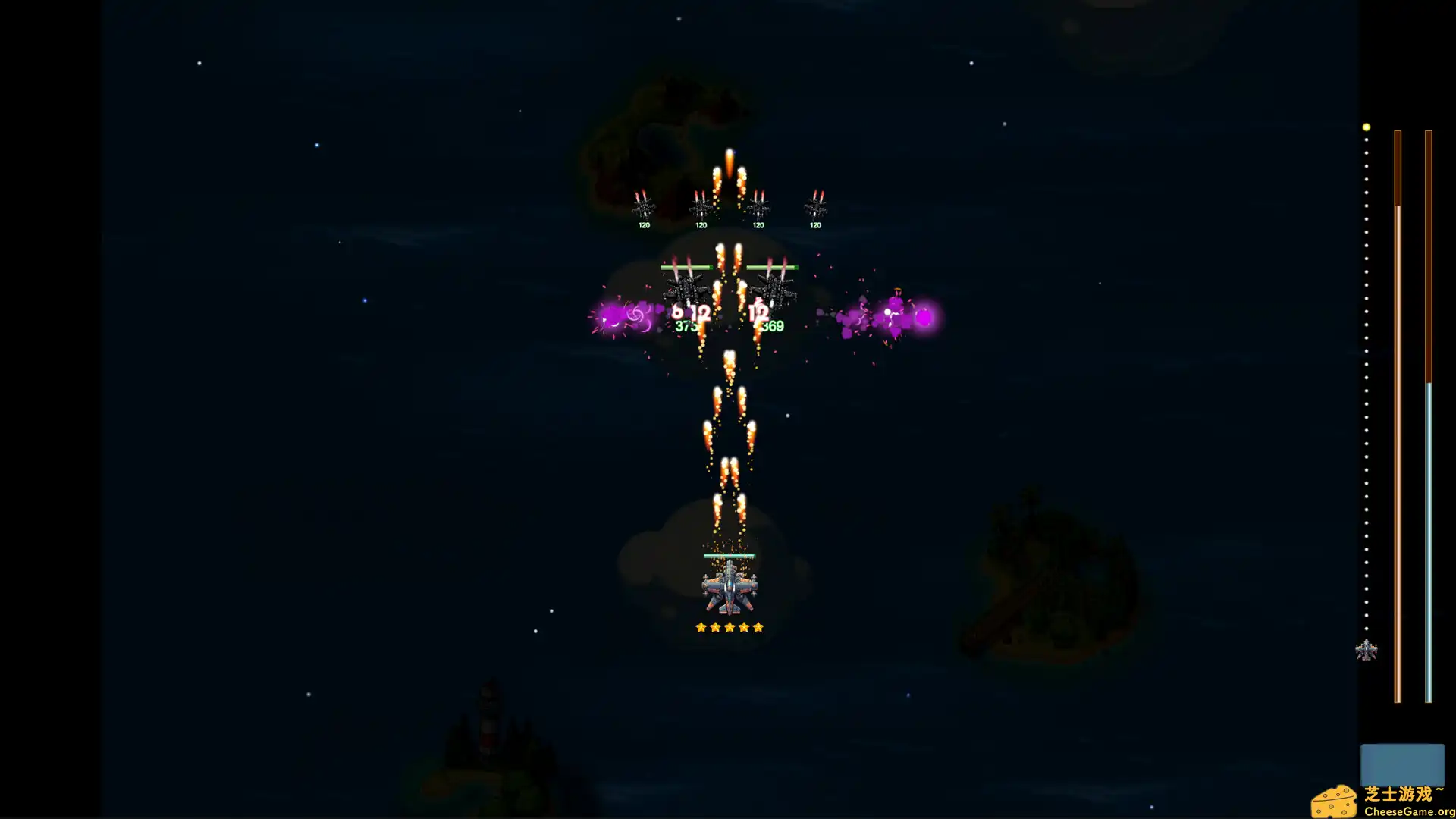Click the blue progress bar at the far right edge
Screen dimensions: 1456x819
coord(1429,531)
